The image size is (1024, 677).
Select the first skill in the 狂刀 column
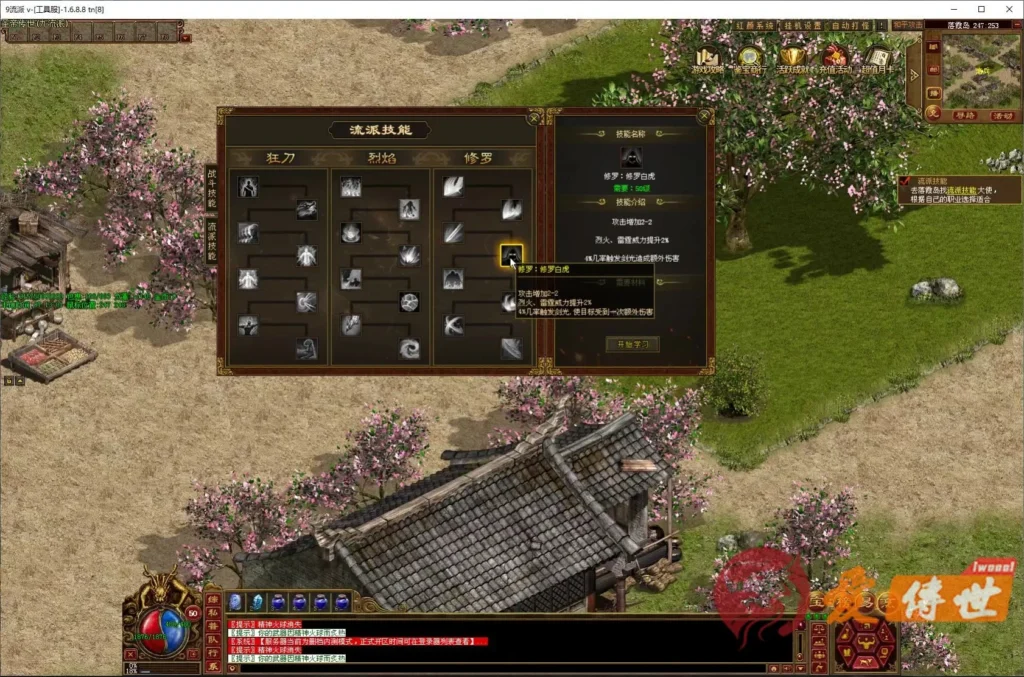pyautogui.click(x=248, y=186)
